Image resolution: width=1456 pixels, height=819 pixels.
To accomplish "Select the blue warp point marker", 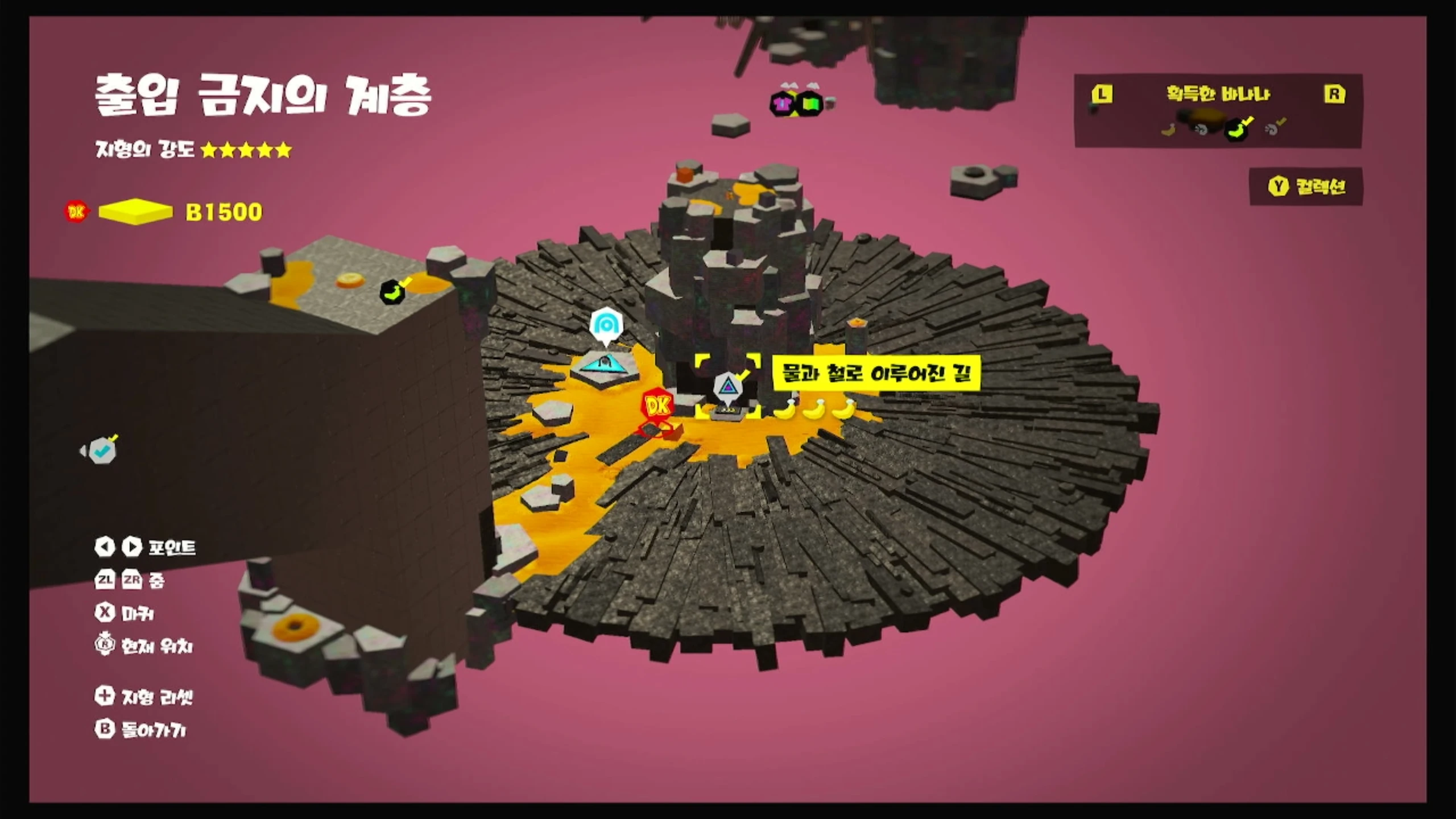I will (x=606, y=325).
